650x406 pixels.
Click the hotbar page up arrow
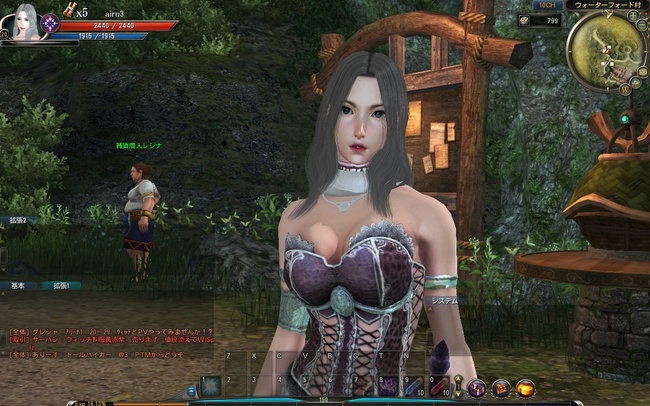click(x=458, y=380)
